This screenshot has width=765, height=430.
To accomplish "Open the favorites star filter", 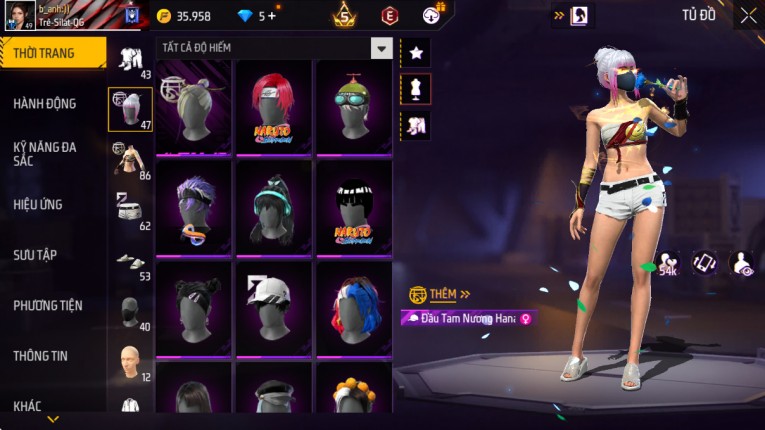I will (416, 50).
